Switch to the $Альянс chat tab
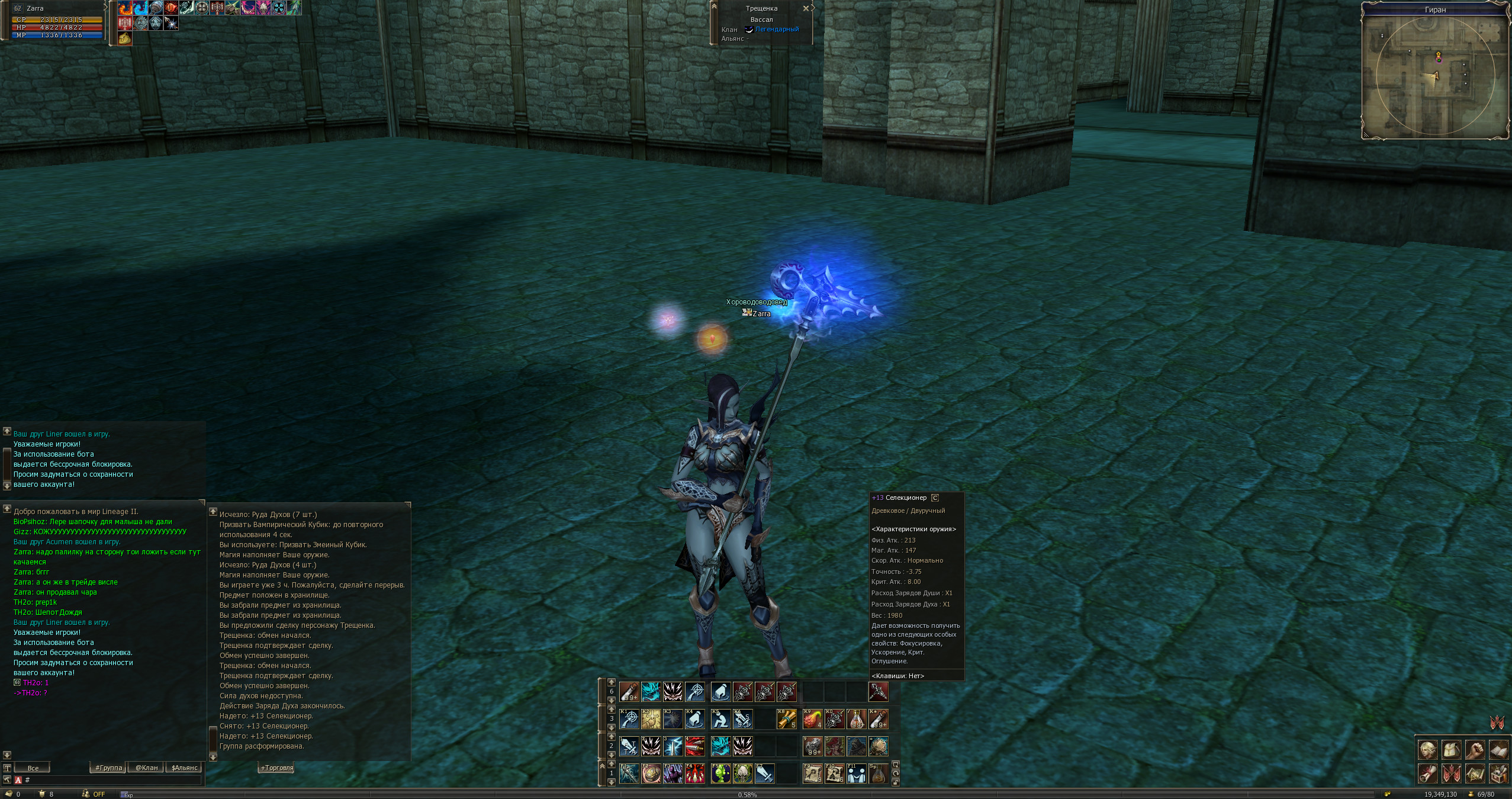 tap(184, 768)
